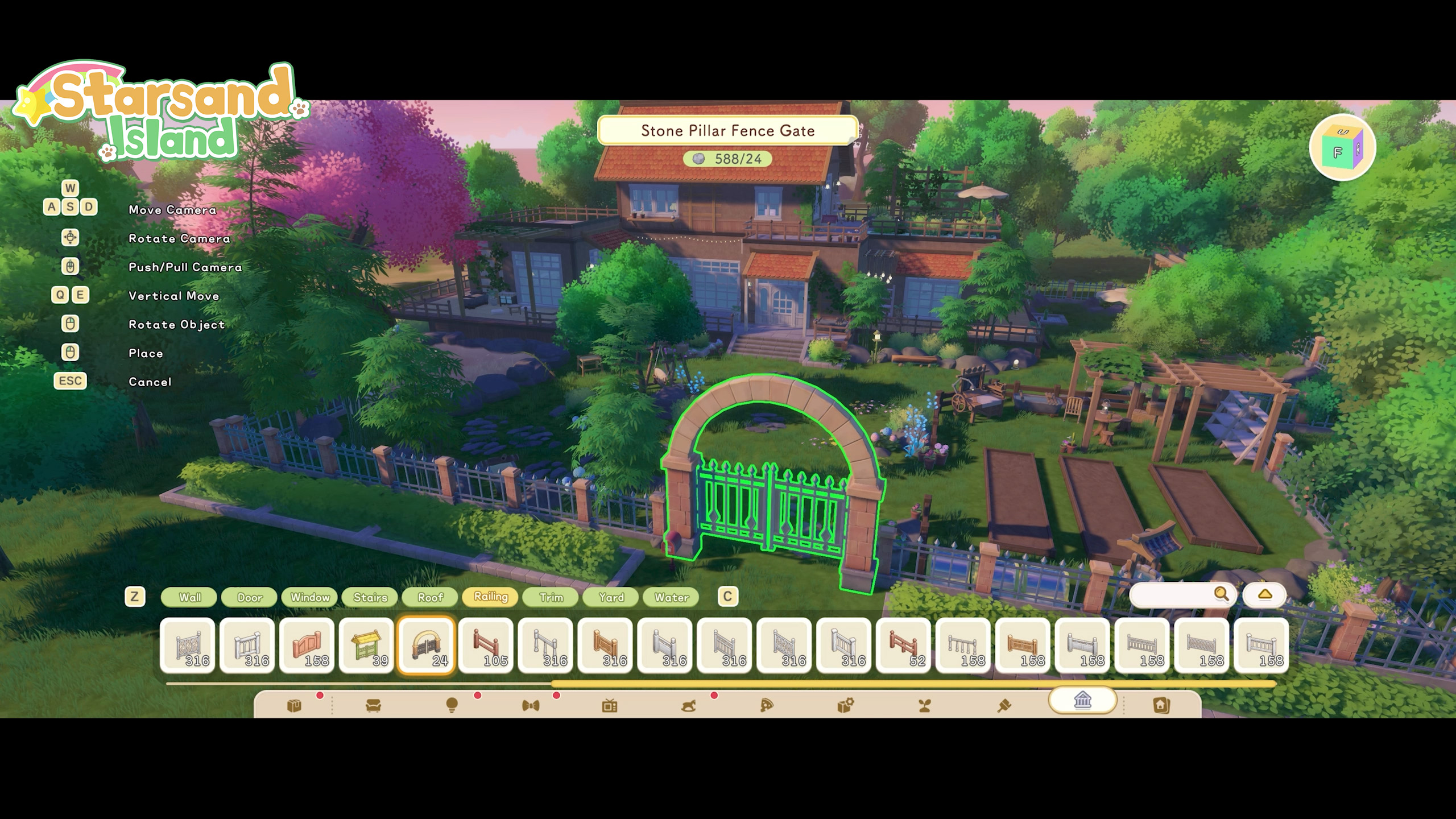
Task: Click the camera orientation cube
Action: pos(1342,147)
